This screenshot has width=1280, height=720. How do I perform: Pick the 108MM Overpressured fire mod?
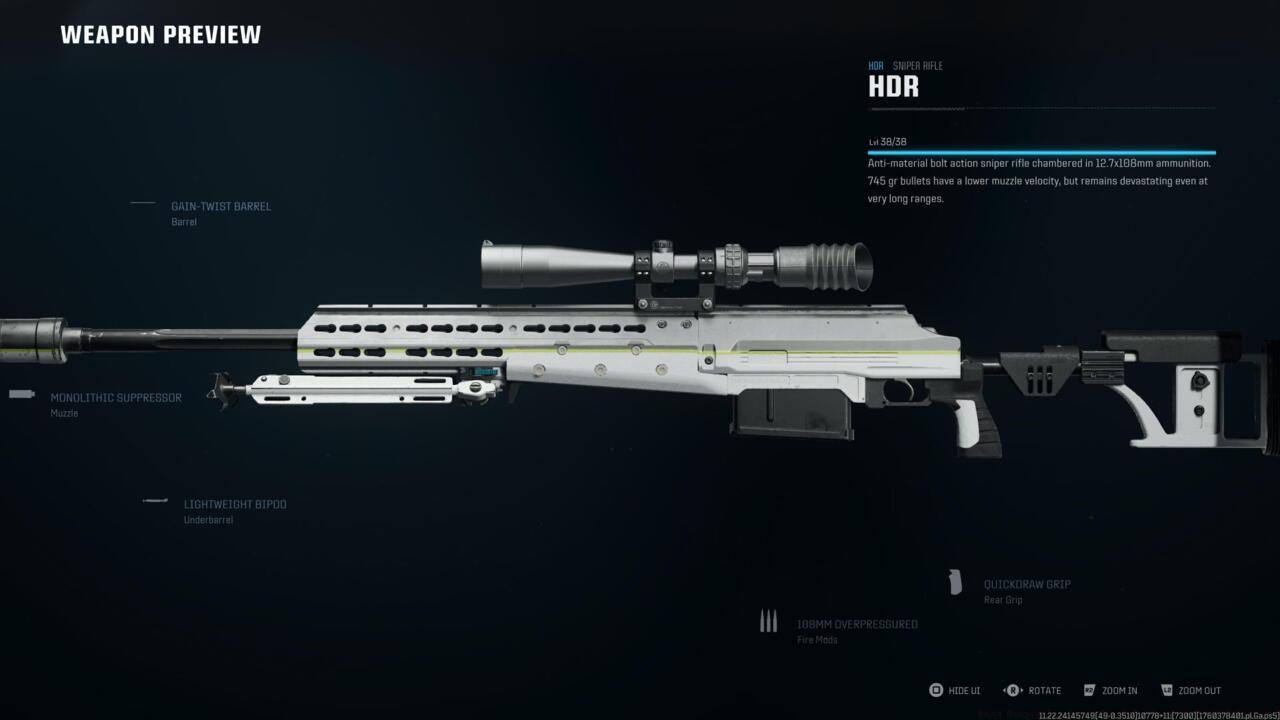click(856, 625)
